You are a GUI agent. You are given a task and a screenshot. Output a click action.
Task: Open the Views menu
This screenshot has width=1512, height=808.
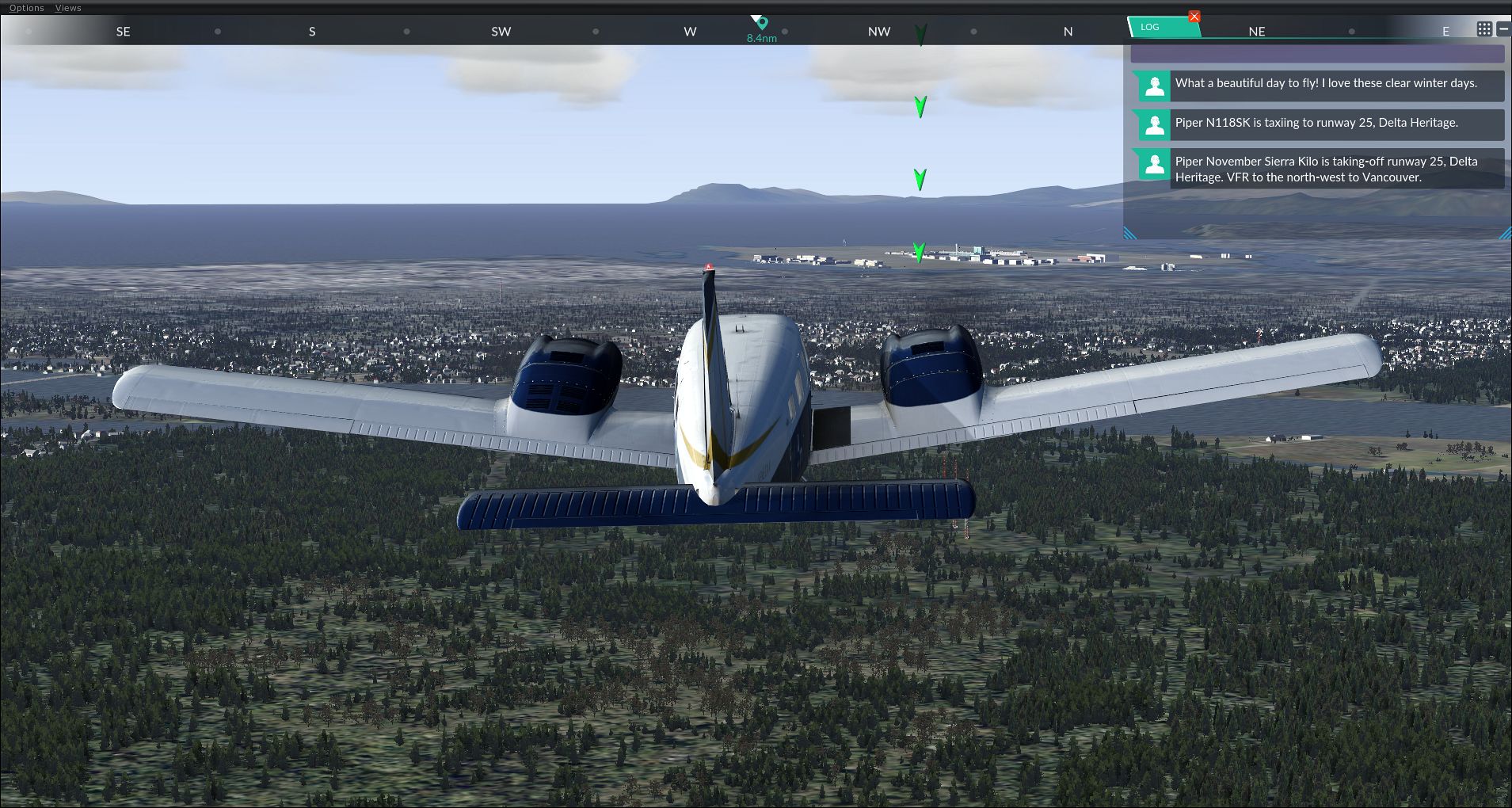pyautogui.click(x=68, y=8)
